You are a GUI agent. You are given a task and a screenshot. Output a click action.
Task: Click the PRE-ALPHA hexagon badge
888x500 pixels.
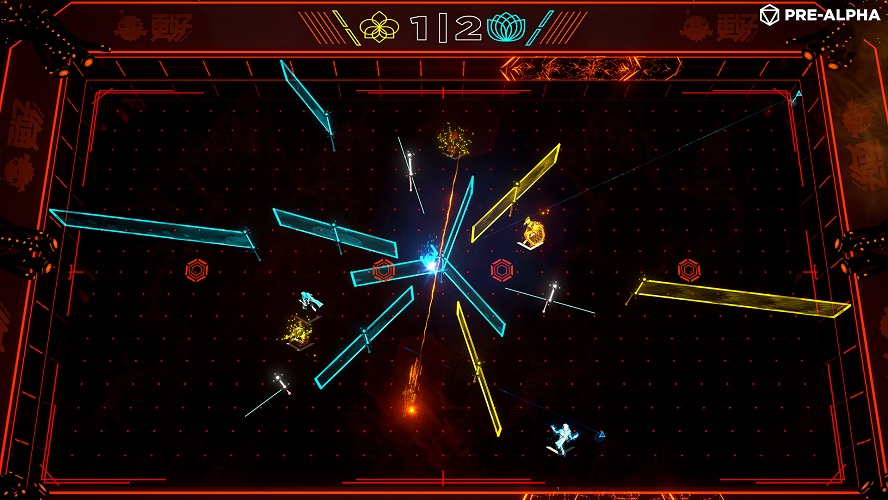pyautogui.click(x=769, y=14)
